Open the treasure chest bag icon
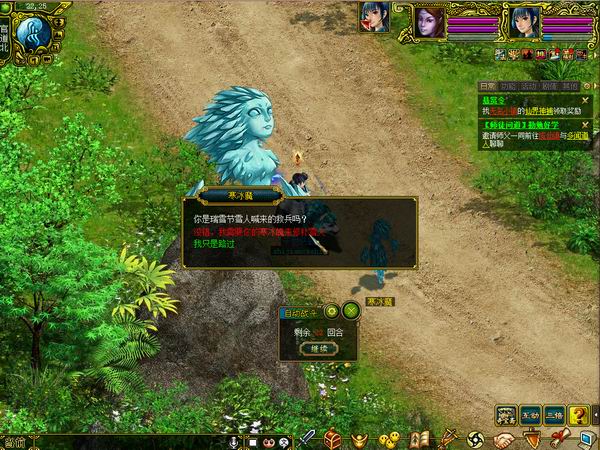Screen dimensions: 600x450 (334, 438)
